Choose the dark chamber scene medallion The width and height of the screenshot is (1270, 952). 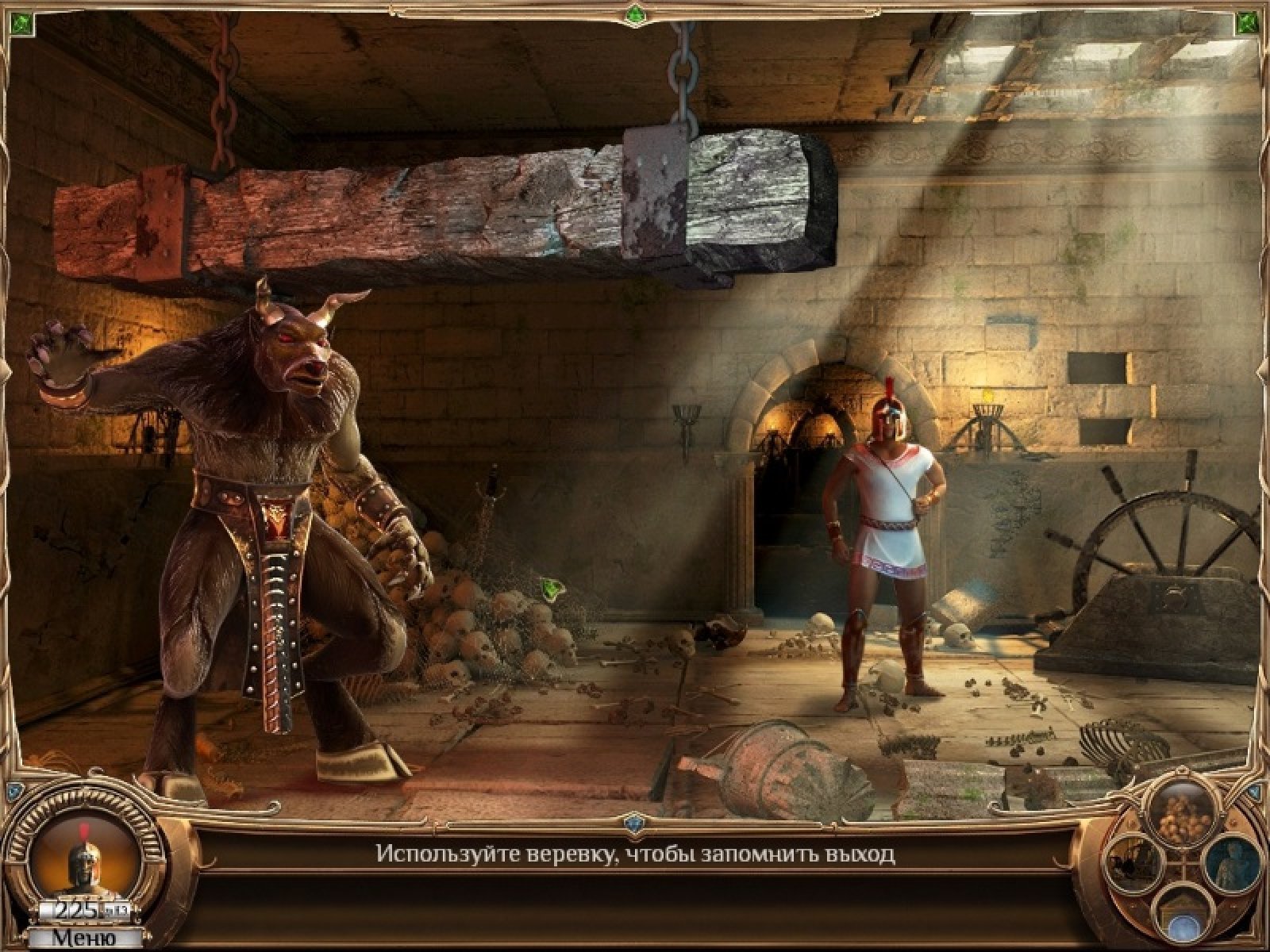click(1135, 864)
